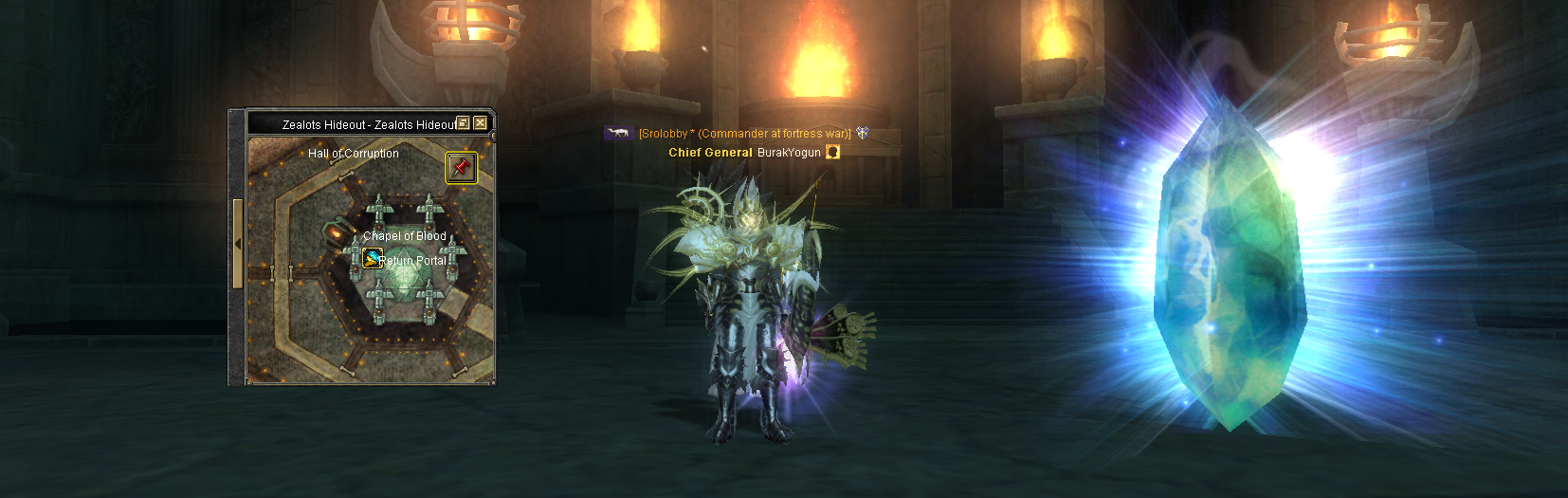
Task: Close the Zealots Hideout map window
Action: pos(481,123)
